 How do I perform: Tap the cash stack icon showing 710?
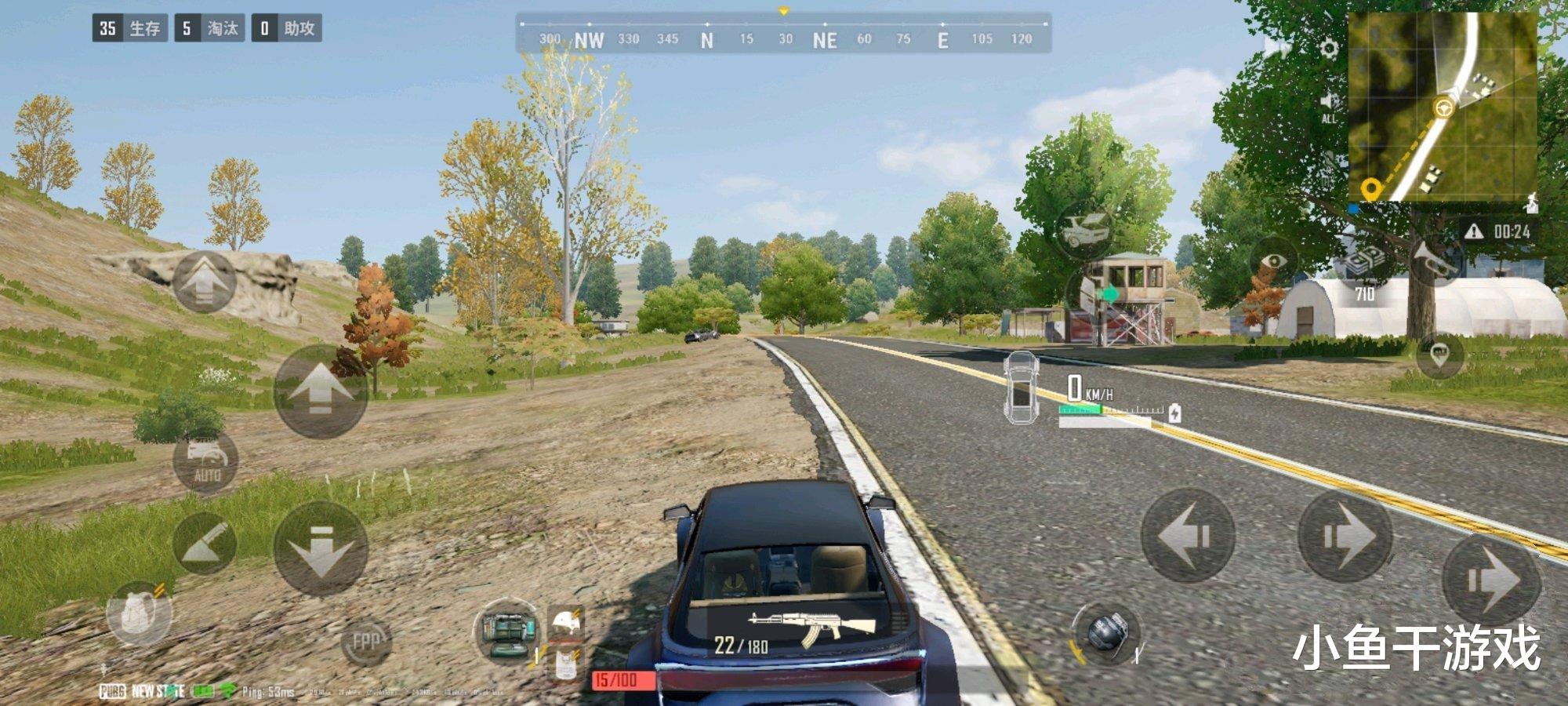[x=1366, y=267]
